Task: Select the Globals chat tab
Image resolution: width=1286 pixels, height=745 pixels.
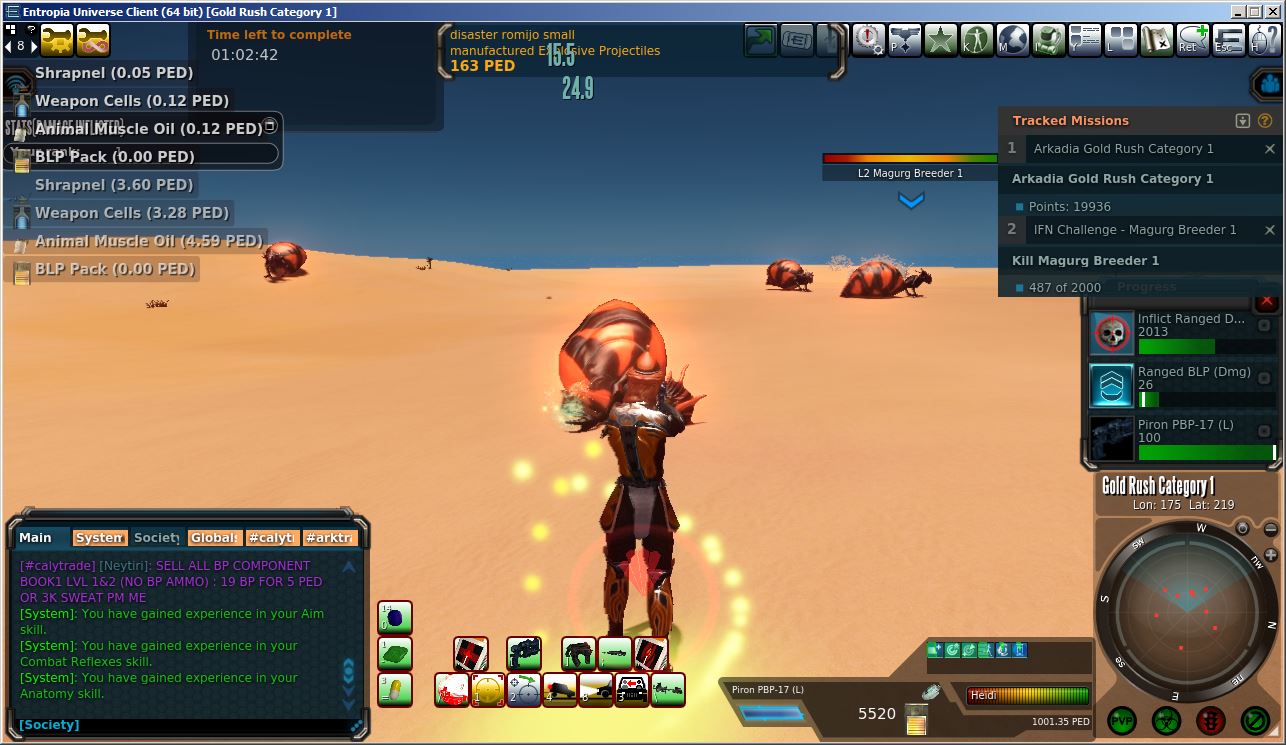Action: coord(214,538)
